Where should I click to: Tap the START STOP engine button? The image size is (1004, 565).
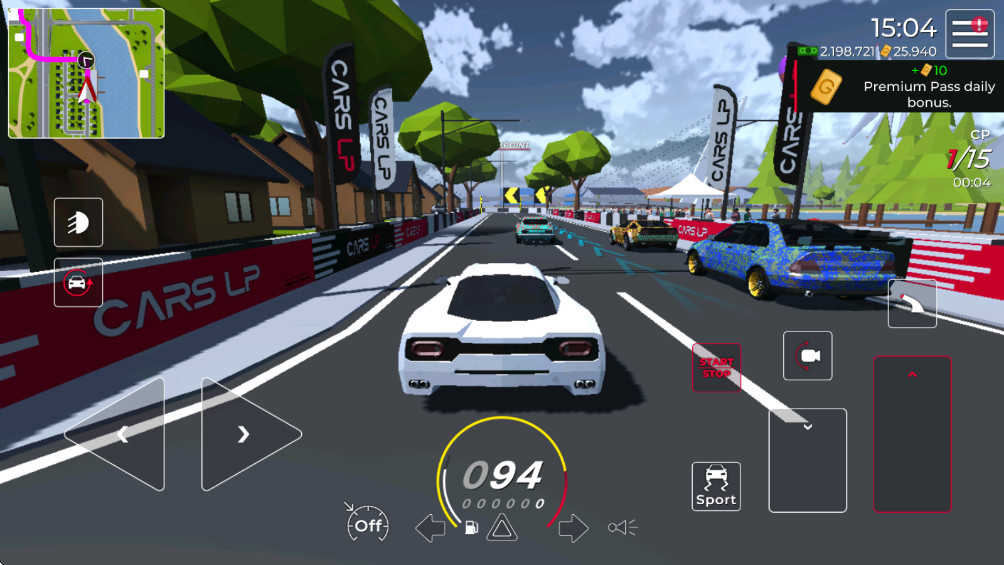[716, 367]
